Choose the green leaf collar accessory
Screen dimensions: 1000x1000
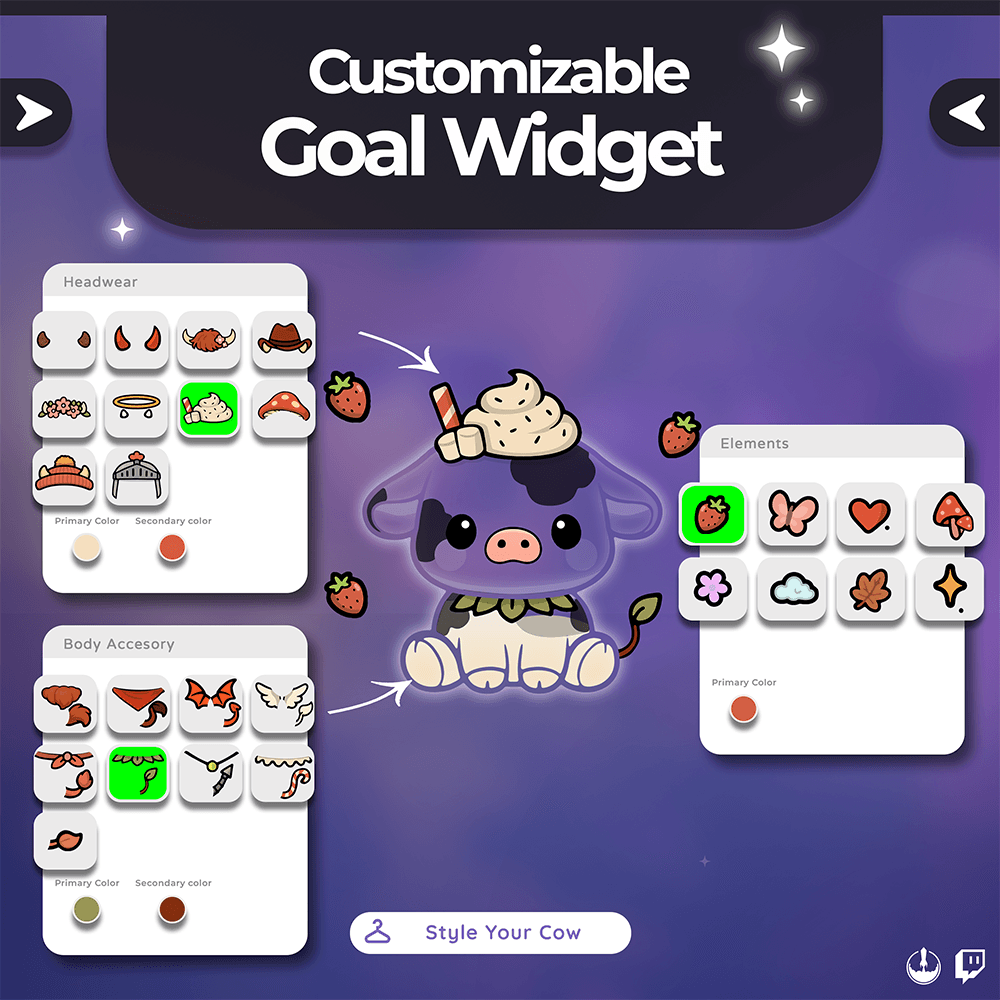tap(138, 773)
